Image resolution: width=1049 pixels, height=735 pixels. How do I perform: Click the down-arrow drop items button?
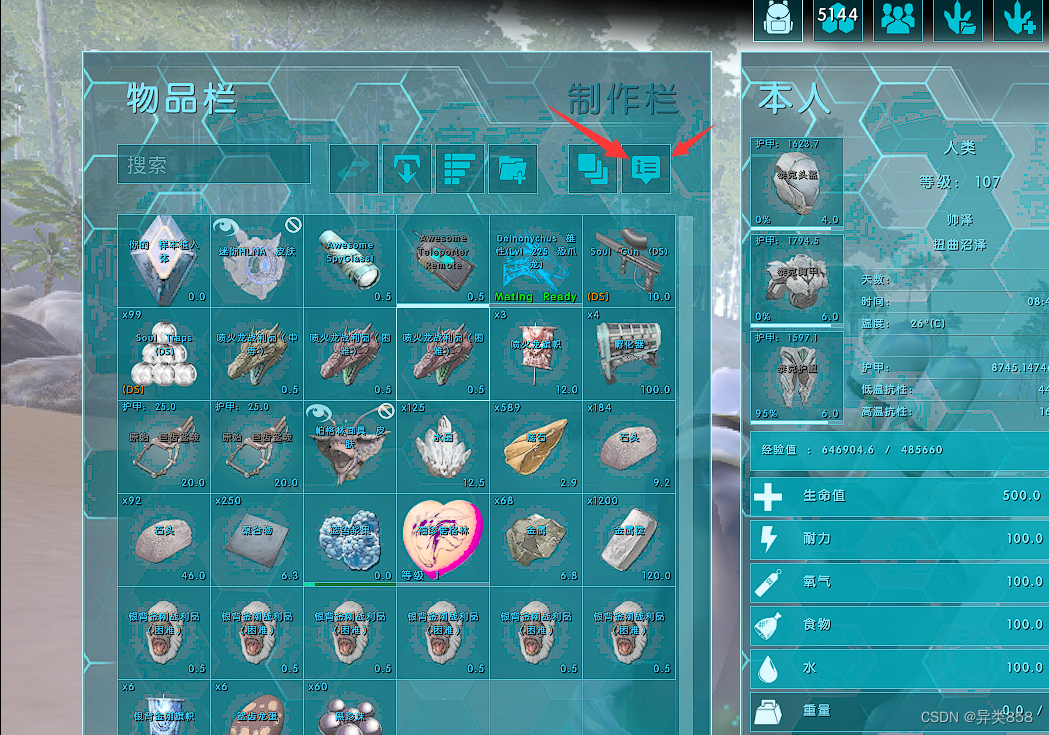(406, 169)
